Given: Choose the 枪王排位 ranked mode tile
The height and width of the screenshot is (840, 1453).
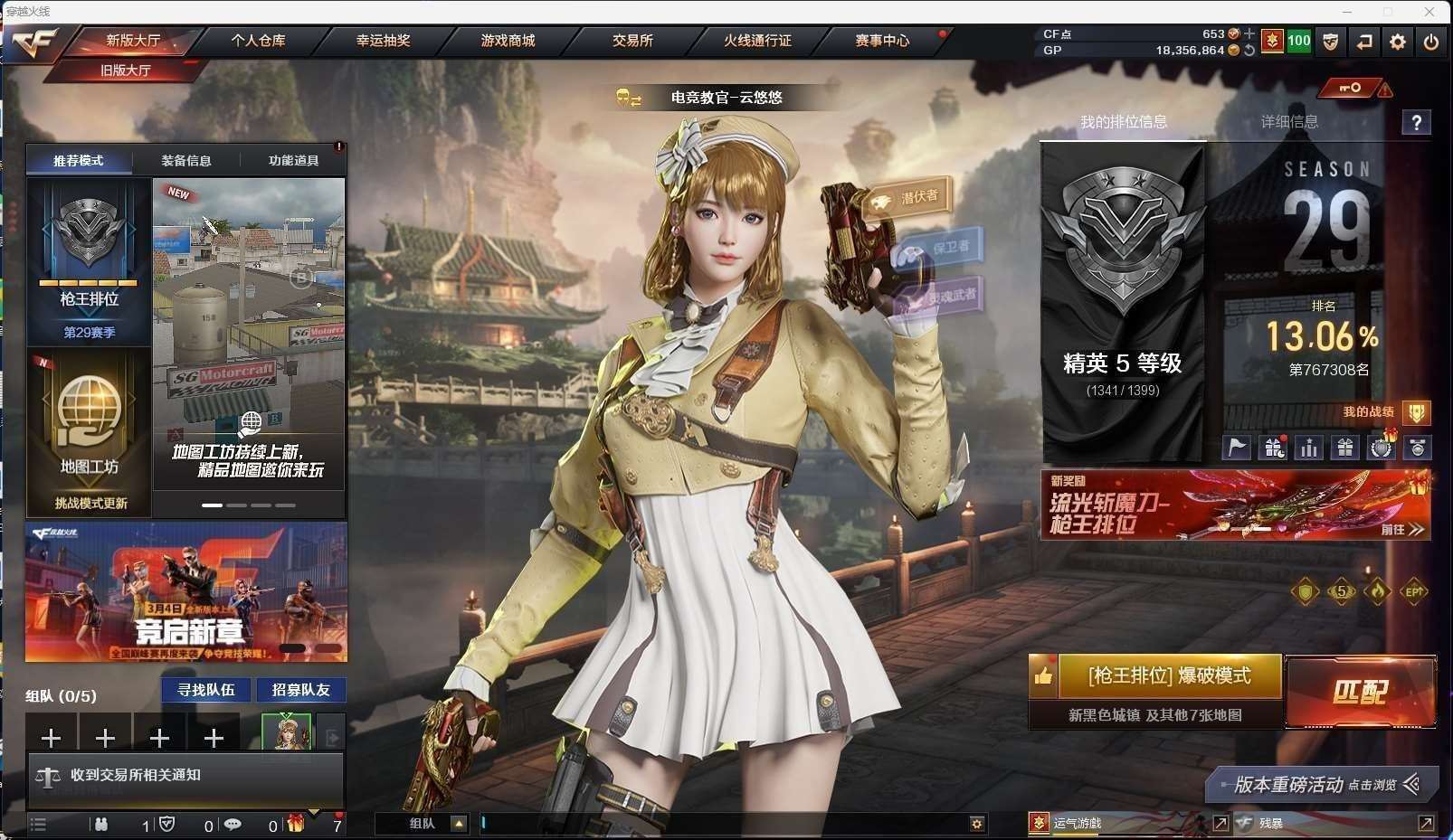Looking at the screenshot, I should pos(89,262).
